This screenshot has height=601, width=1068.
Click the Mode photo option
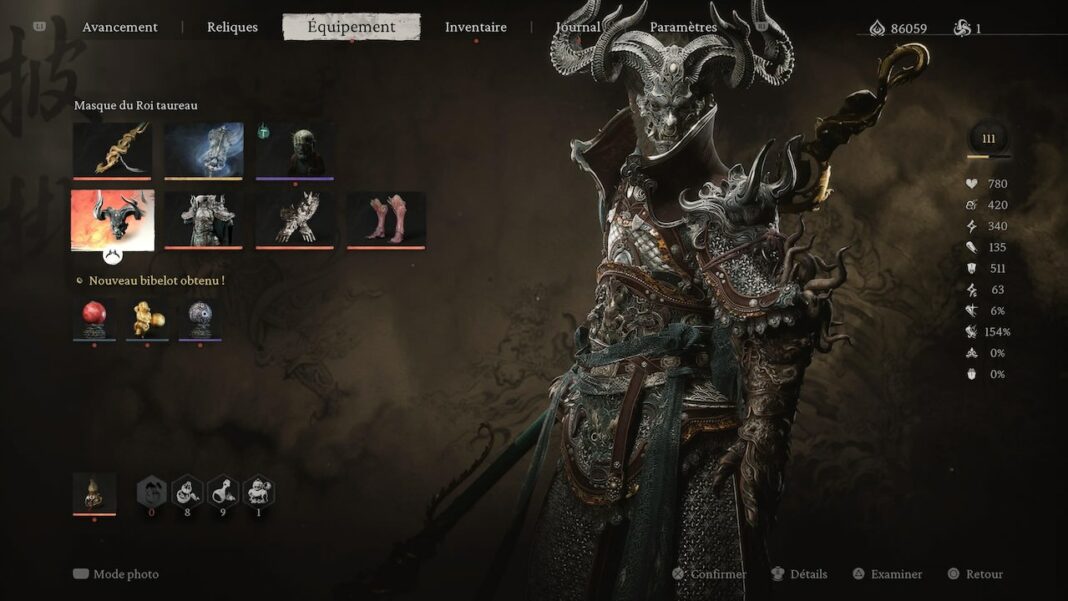[x=116, y=574]
